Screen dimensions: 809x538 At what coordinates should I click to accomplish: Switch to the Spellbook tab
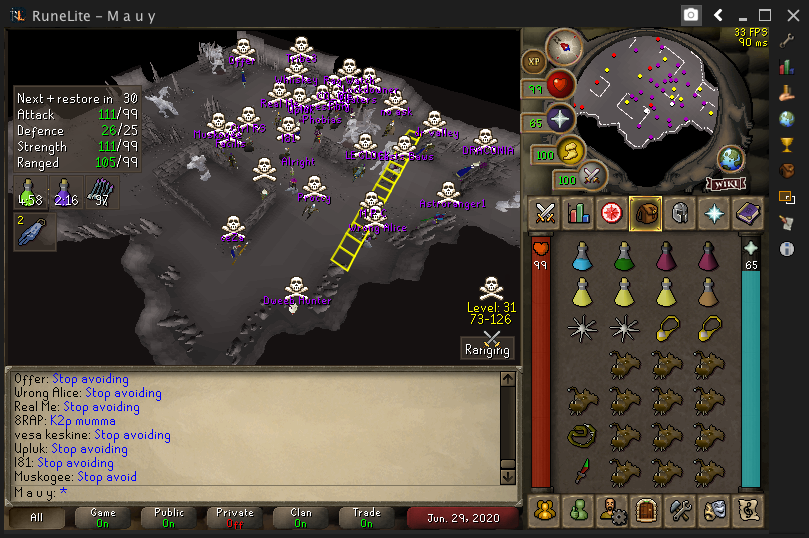(746, 212)
